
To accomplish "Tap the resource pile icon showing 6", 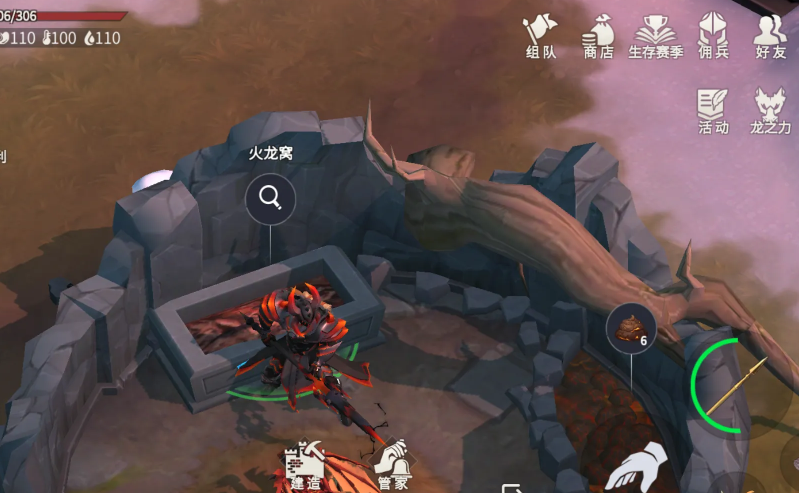I will pos(631,327).
